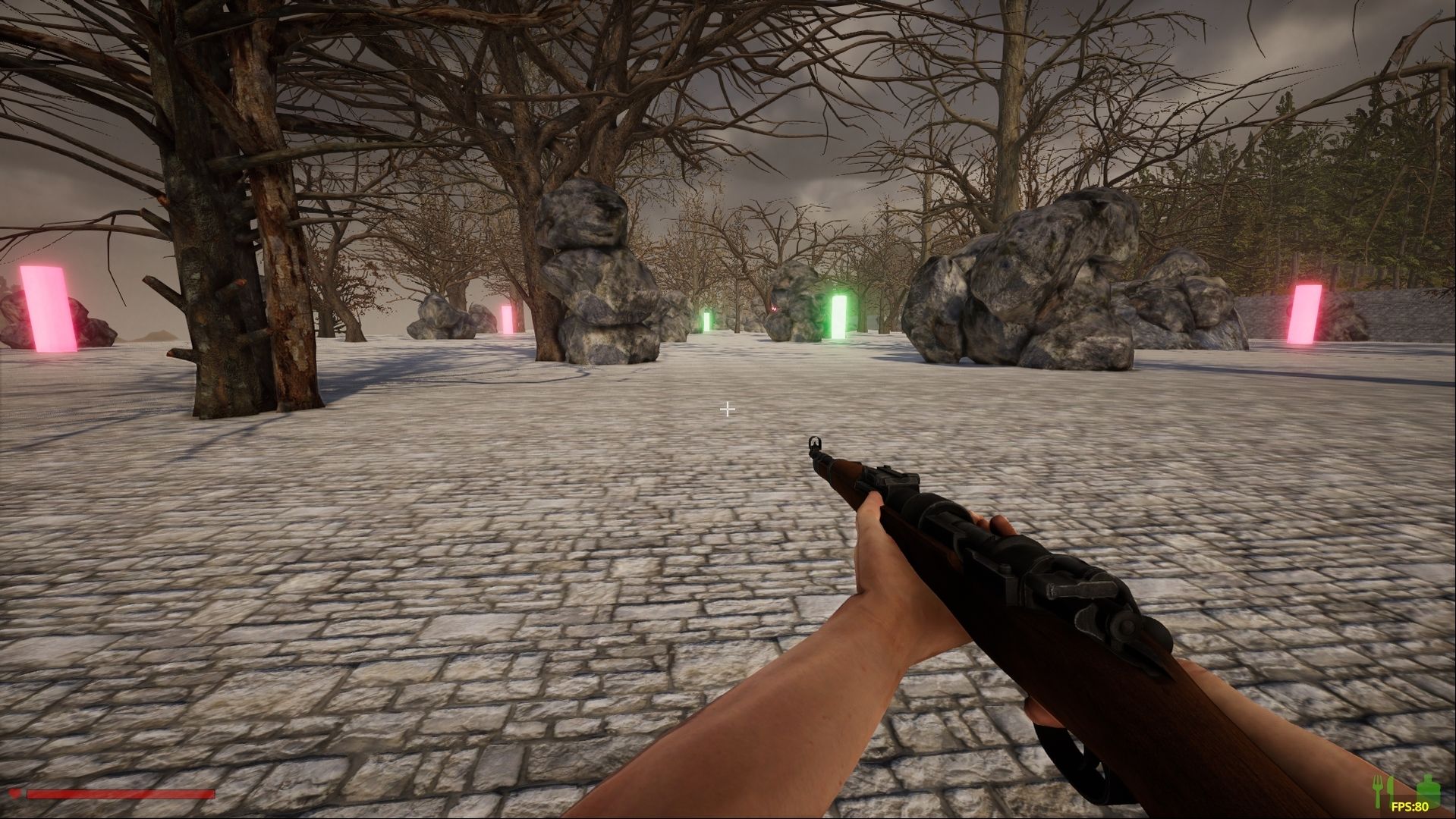Click the fork and knife hunger icon
Viewport: 1456px width, 819px height.
tap(1383, 790)
